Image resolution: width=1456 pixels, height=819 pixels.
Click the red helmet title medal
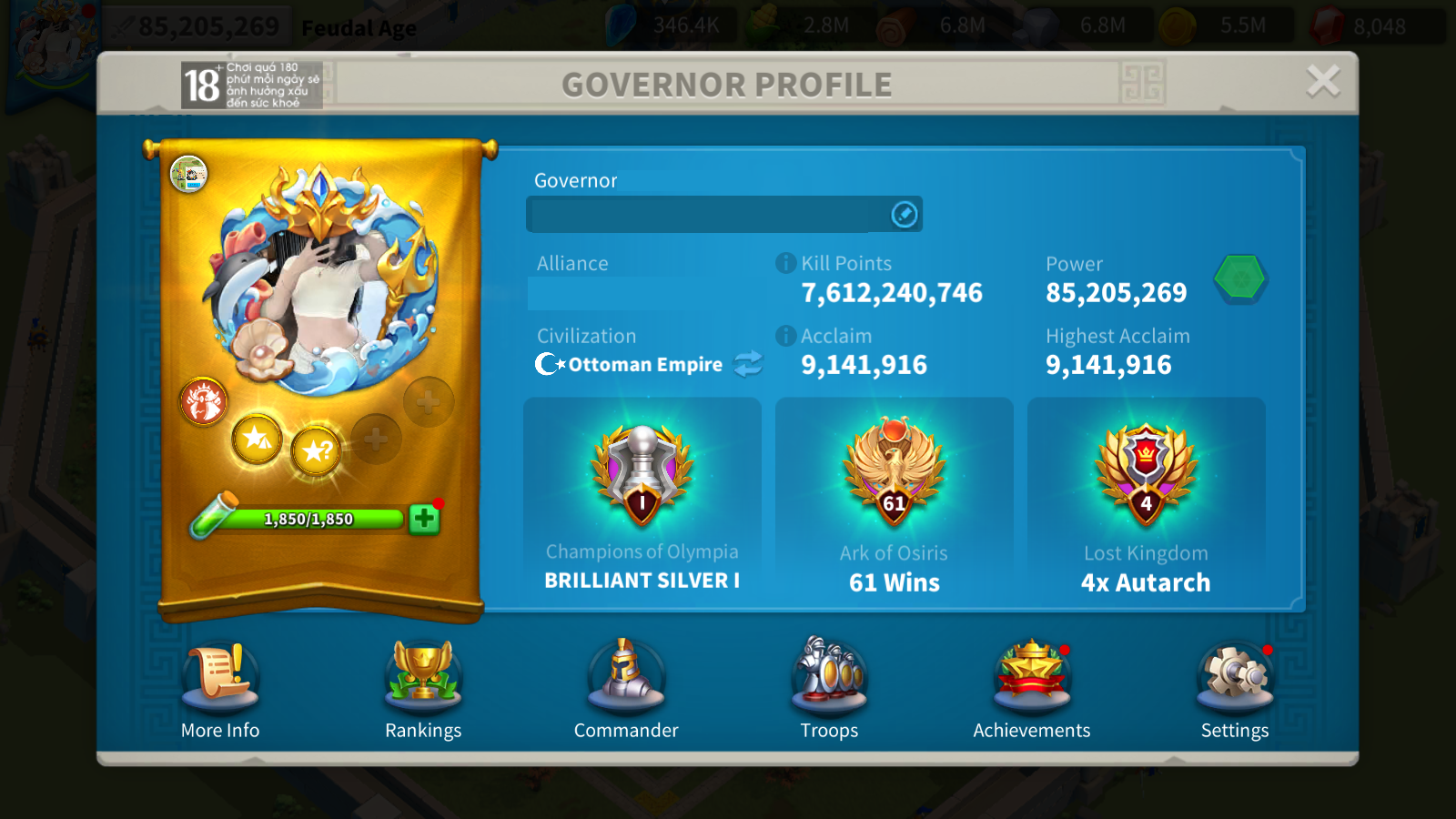204,401
